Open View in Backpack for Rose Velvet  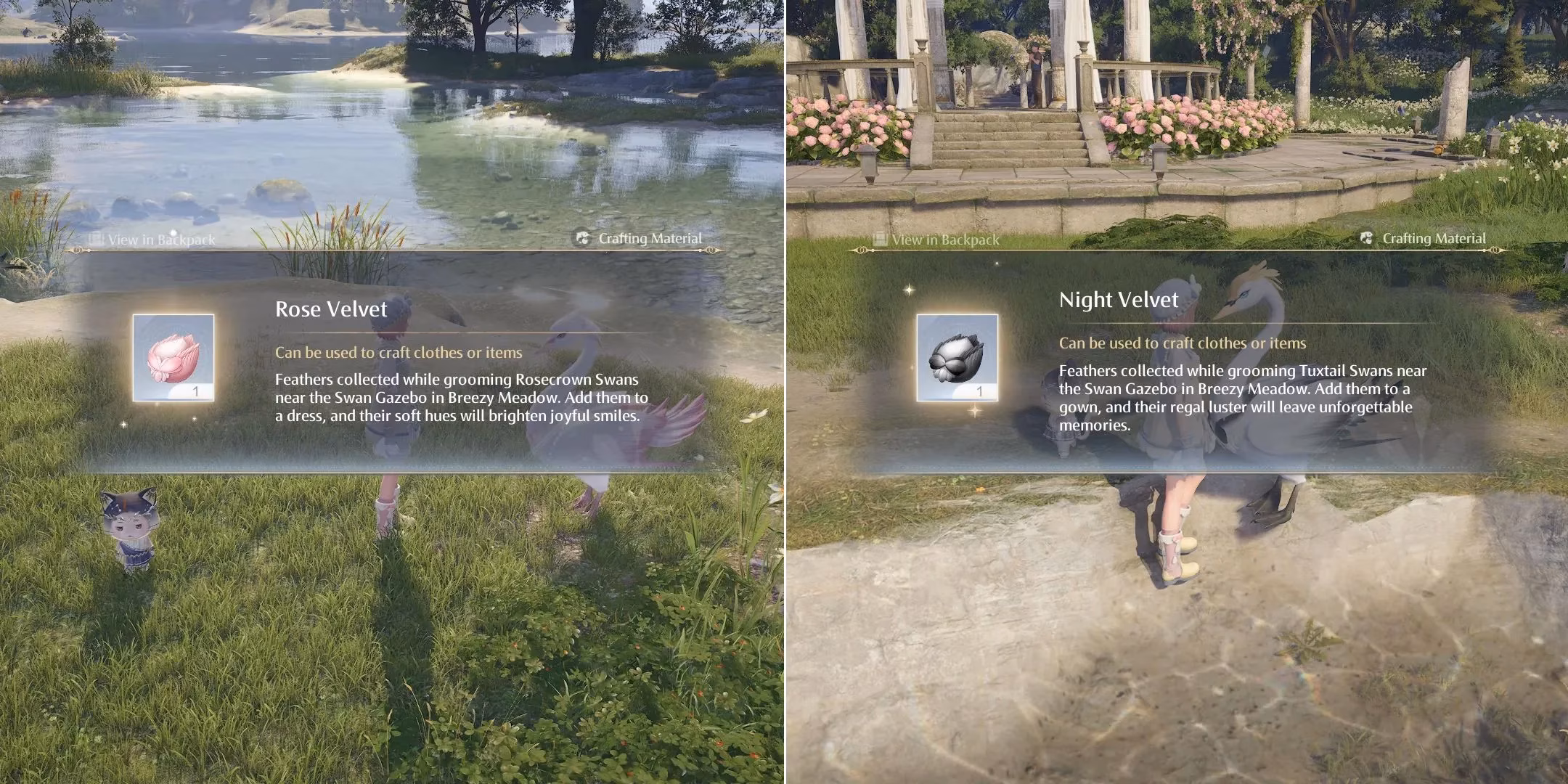click(x=152, y=239)
